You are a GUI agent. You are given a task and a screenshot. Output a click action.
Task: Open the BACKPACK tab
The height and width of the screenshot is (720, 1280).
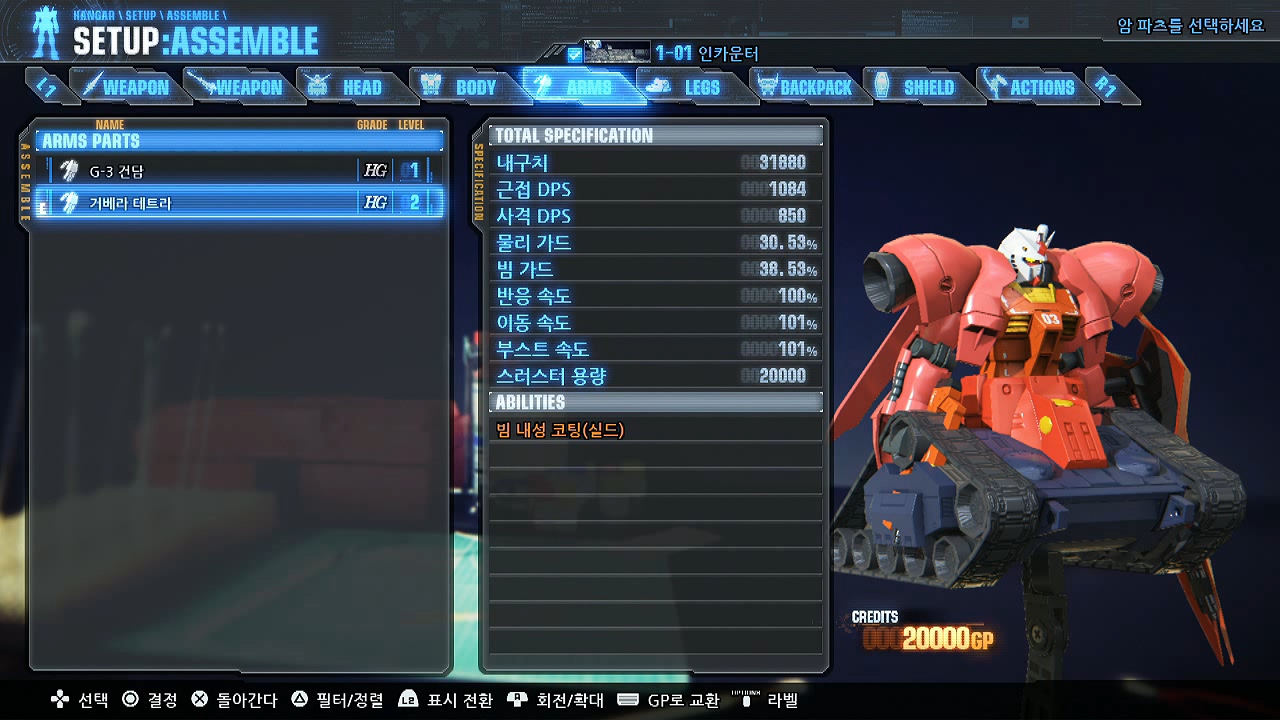(x=805, y=87)
